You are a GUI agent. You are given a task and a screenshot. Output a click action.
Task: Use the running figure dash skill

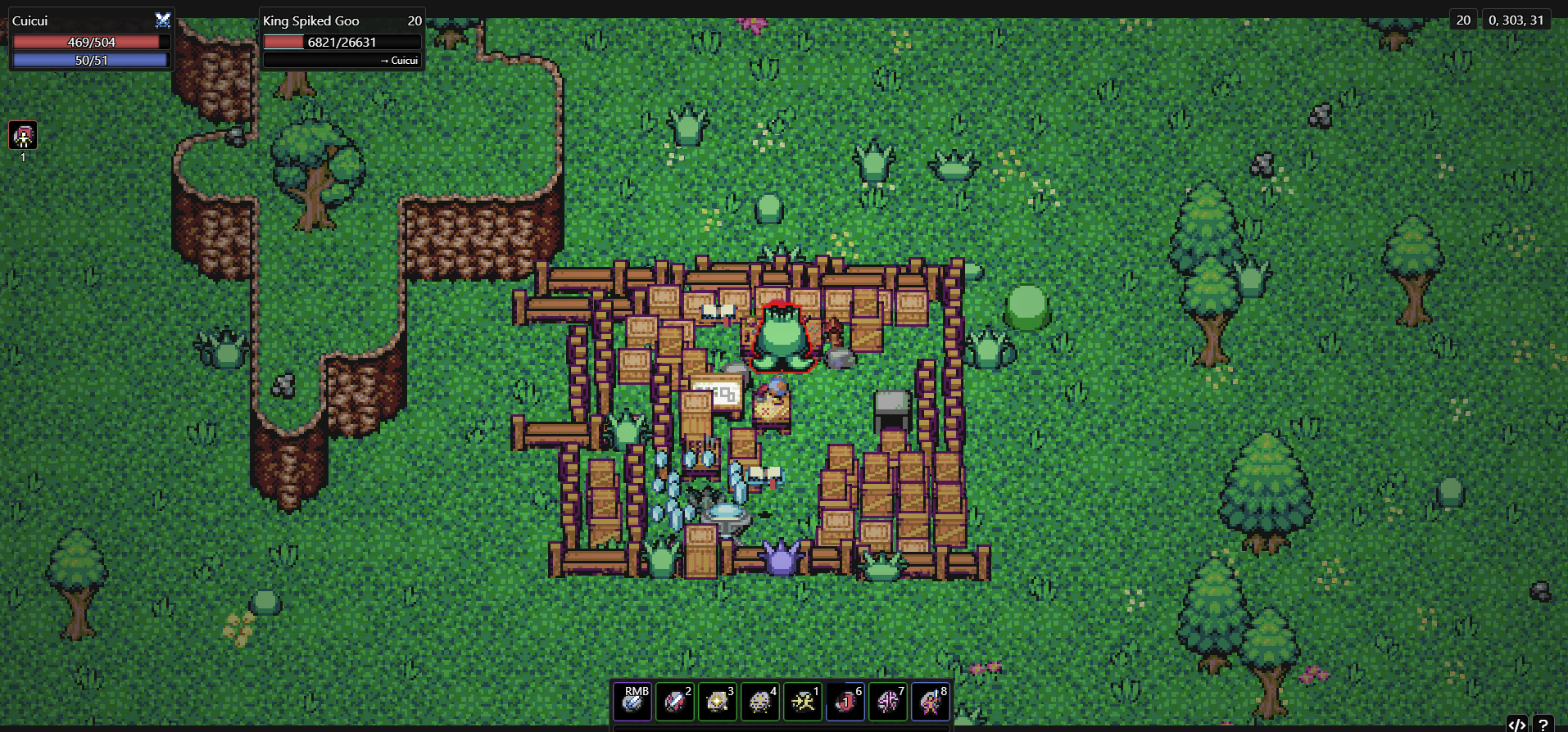point(803,702)
